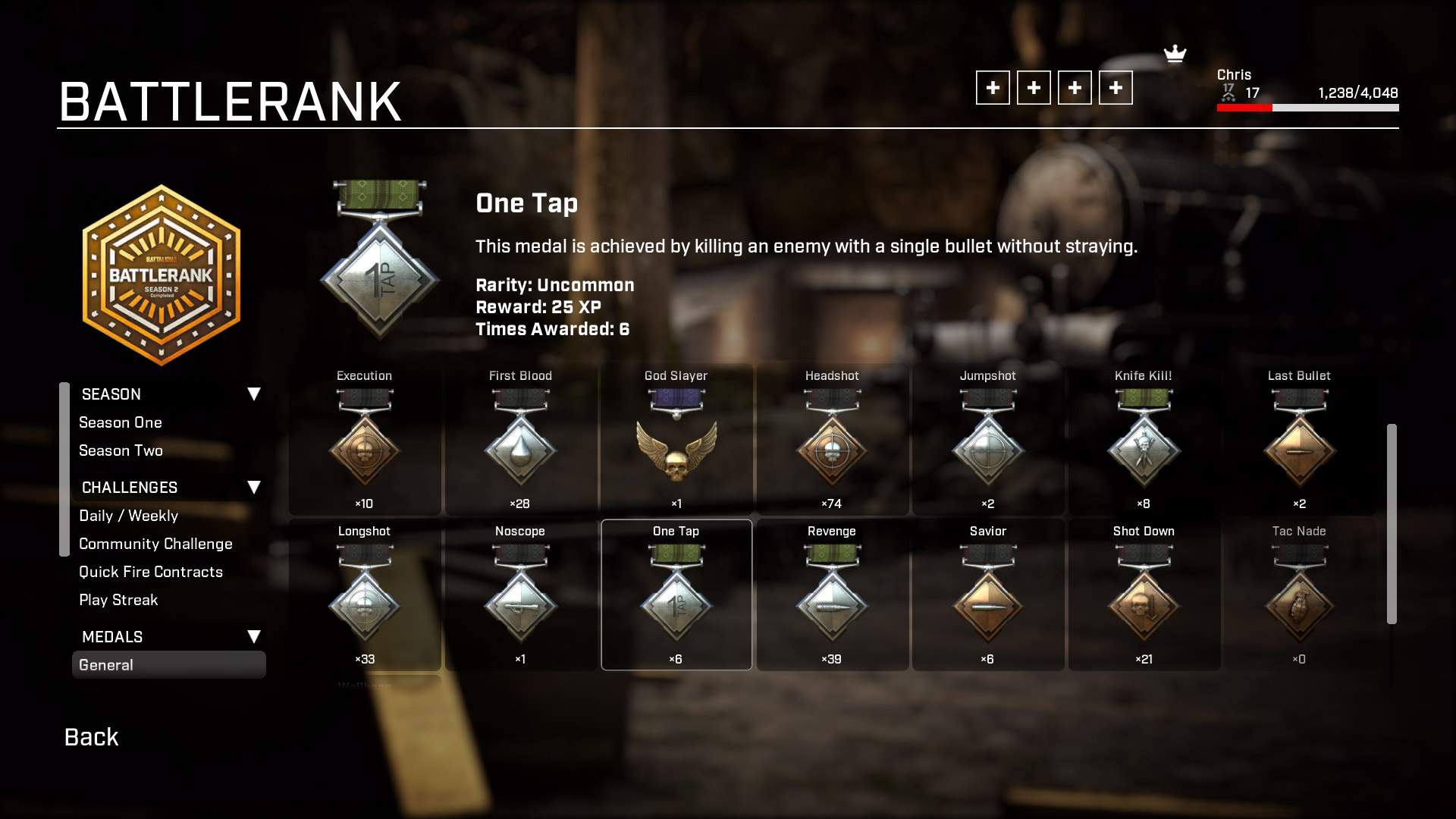Click the Revenge medal tile
This screenshot has height=819, width=1456.
coord(832,596)
